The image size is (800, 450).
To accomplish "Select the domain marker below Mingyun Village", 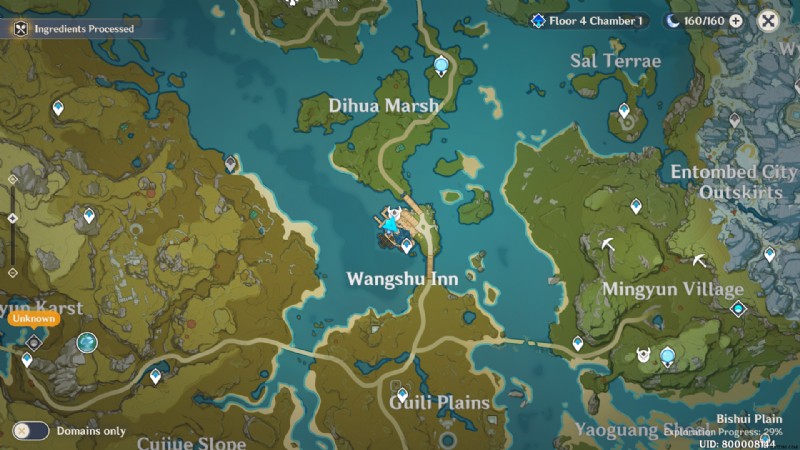I will (738, 309).
